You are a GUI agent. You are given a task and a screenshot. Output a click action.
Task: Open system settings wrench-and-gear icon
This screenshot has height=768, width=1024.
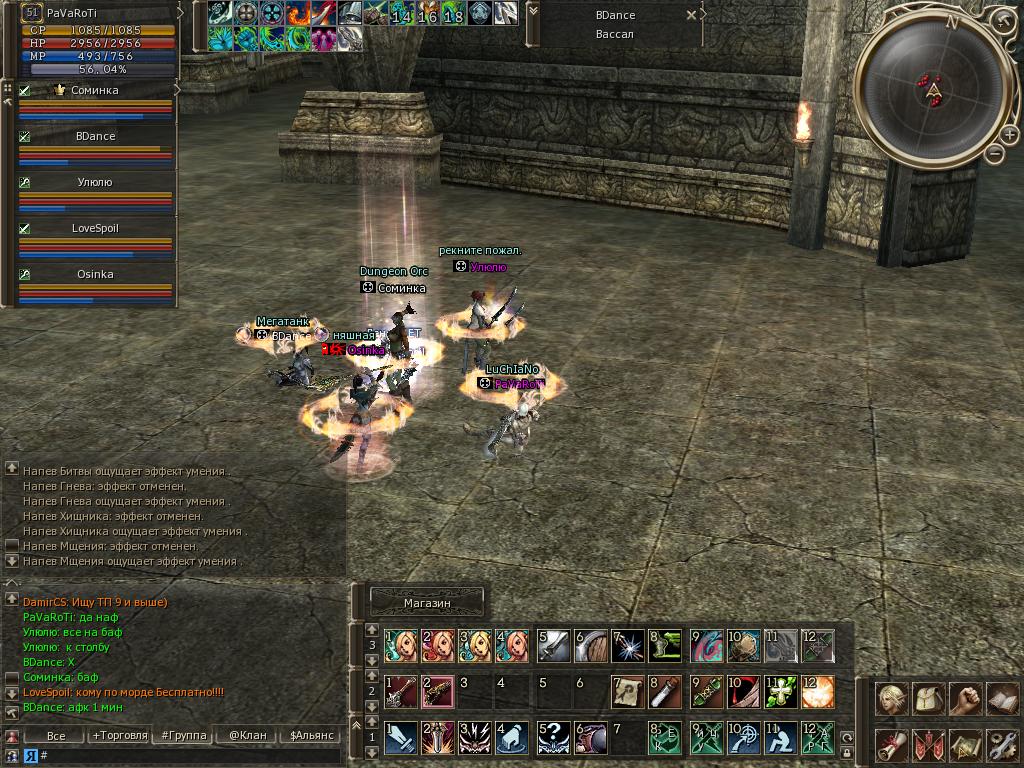point(1002,744)
